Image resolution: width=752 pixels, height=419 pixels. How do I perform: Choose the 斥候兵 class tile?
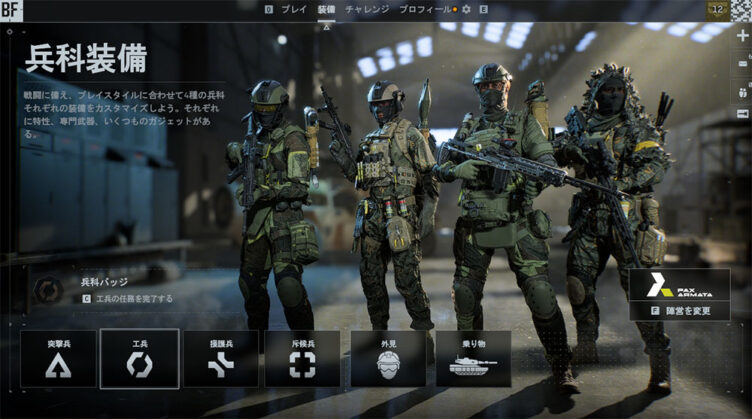[x=302, y=358]
